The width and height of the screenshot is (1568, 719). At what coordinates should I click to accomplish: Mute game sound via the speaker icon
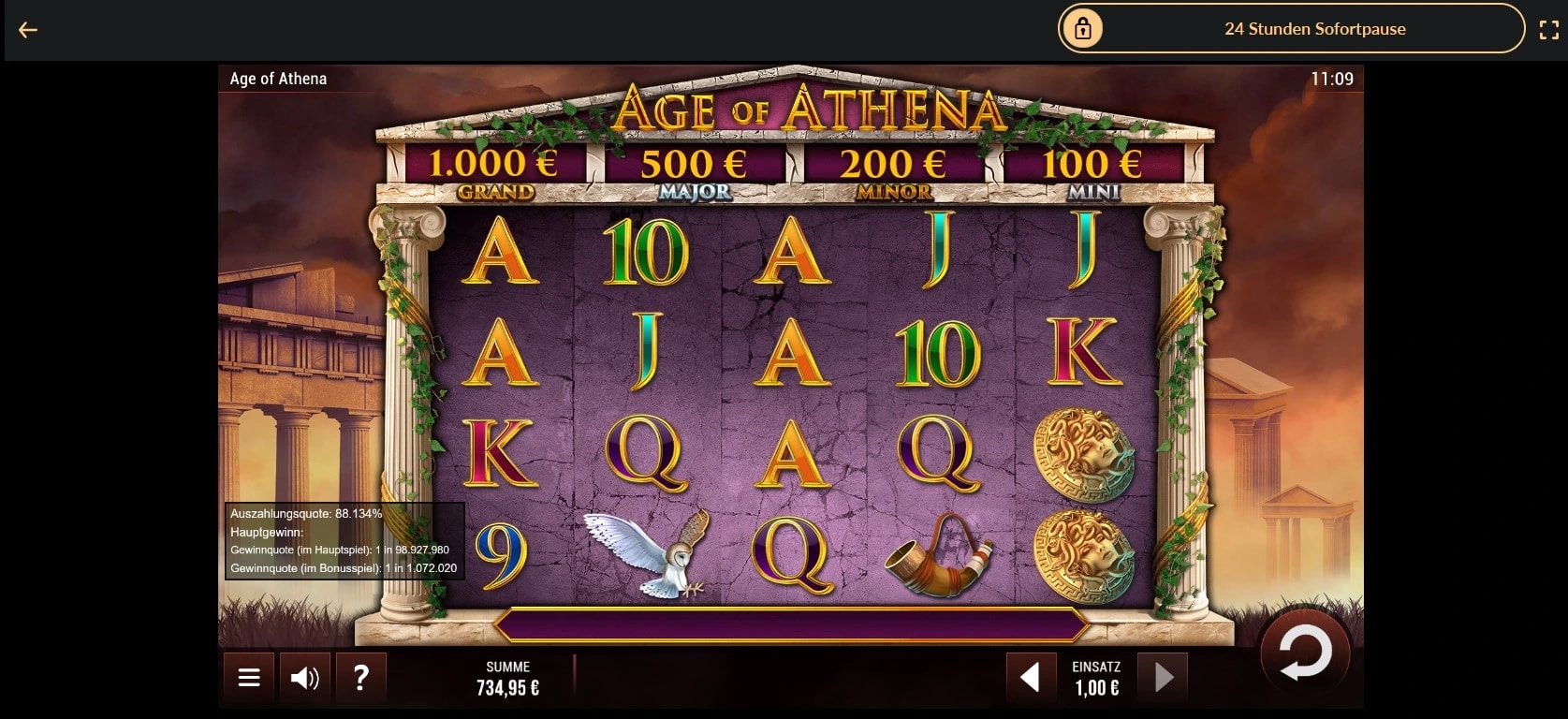pos(304,676)
